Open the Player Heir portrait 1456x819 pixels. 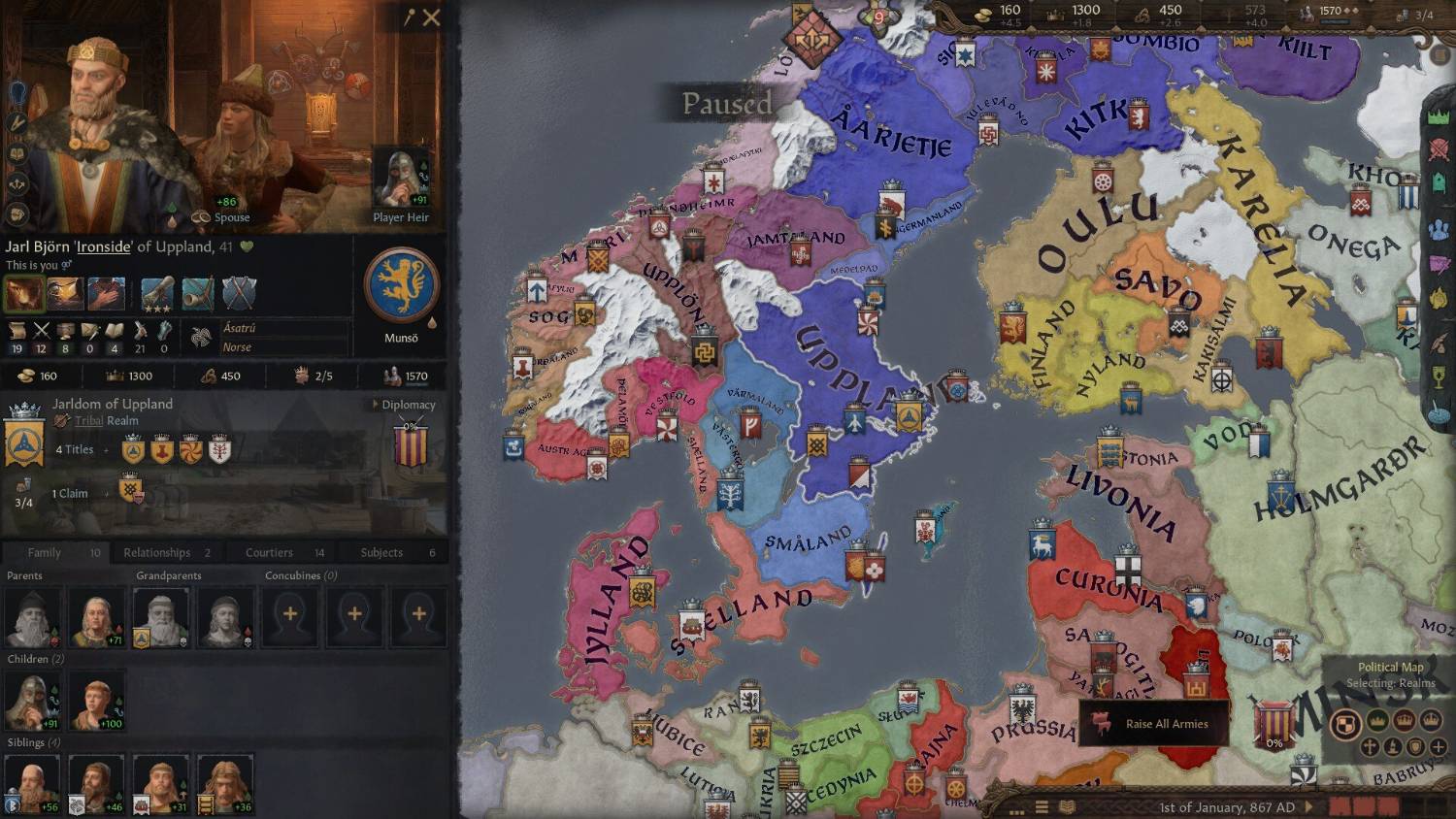coord(401,180)
